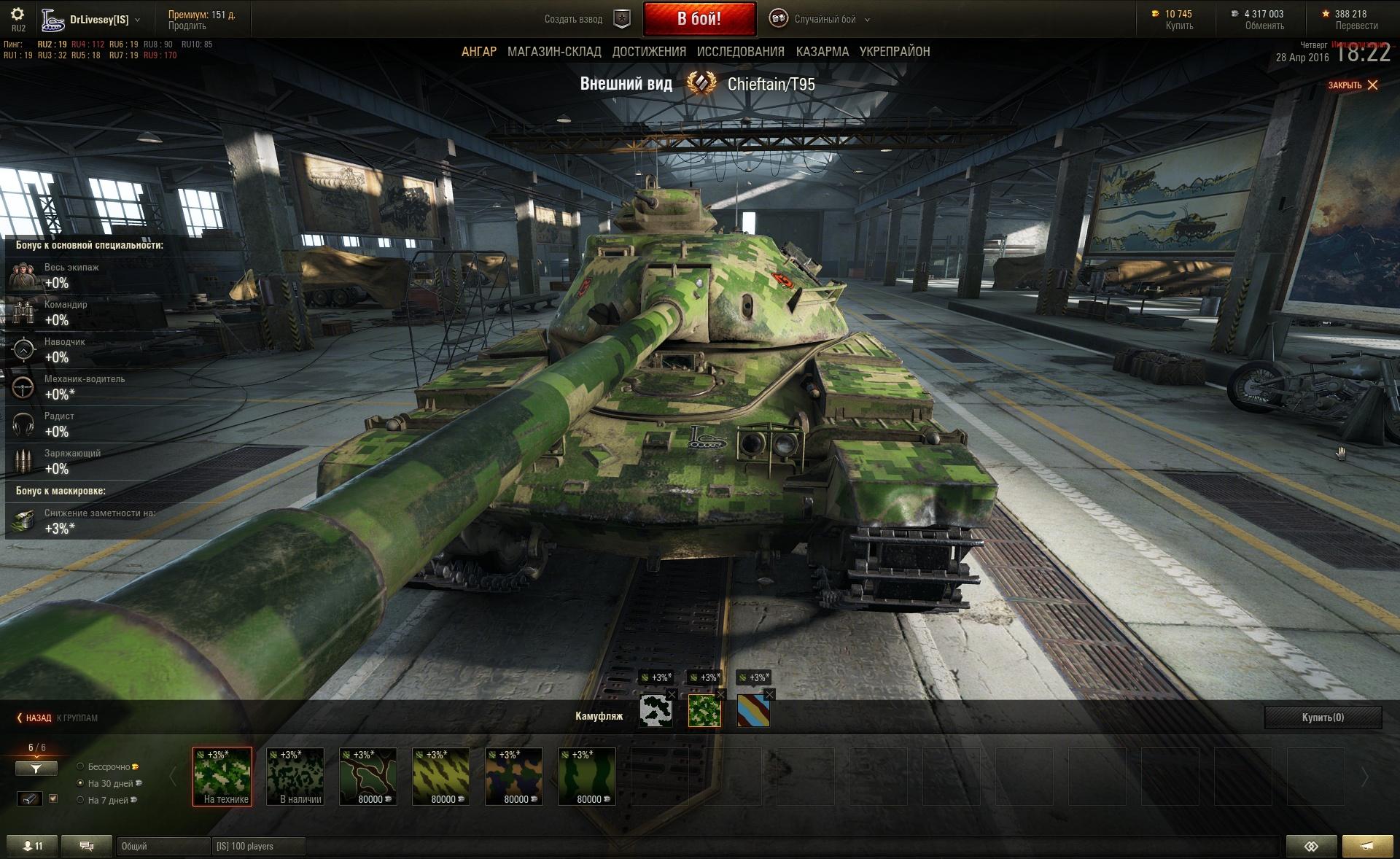
Task: Click «Продлить» to extend premium
Action: point(187,26)
